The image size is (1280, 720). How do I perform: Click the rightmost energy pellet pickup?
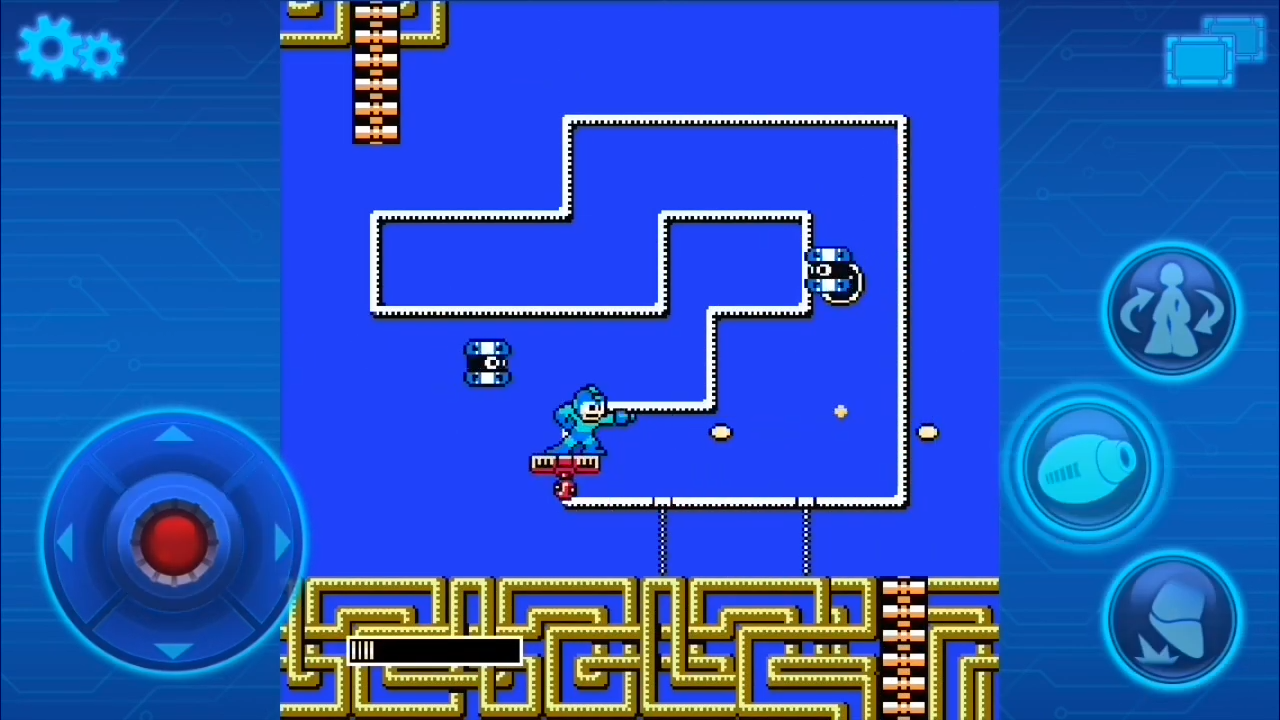point(926,432)
